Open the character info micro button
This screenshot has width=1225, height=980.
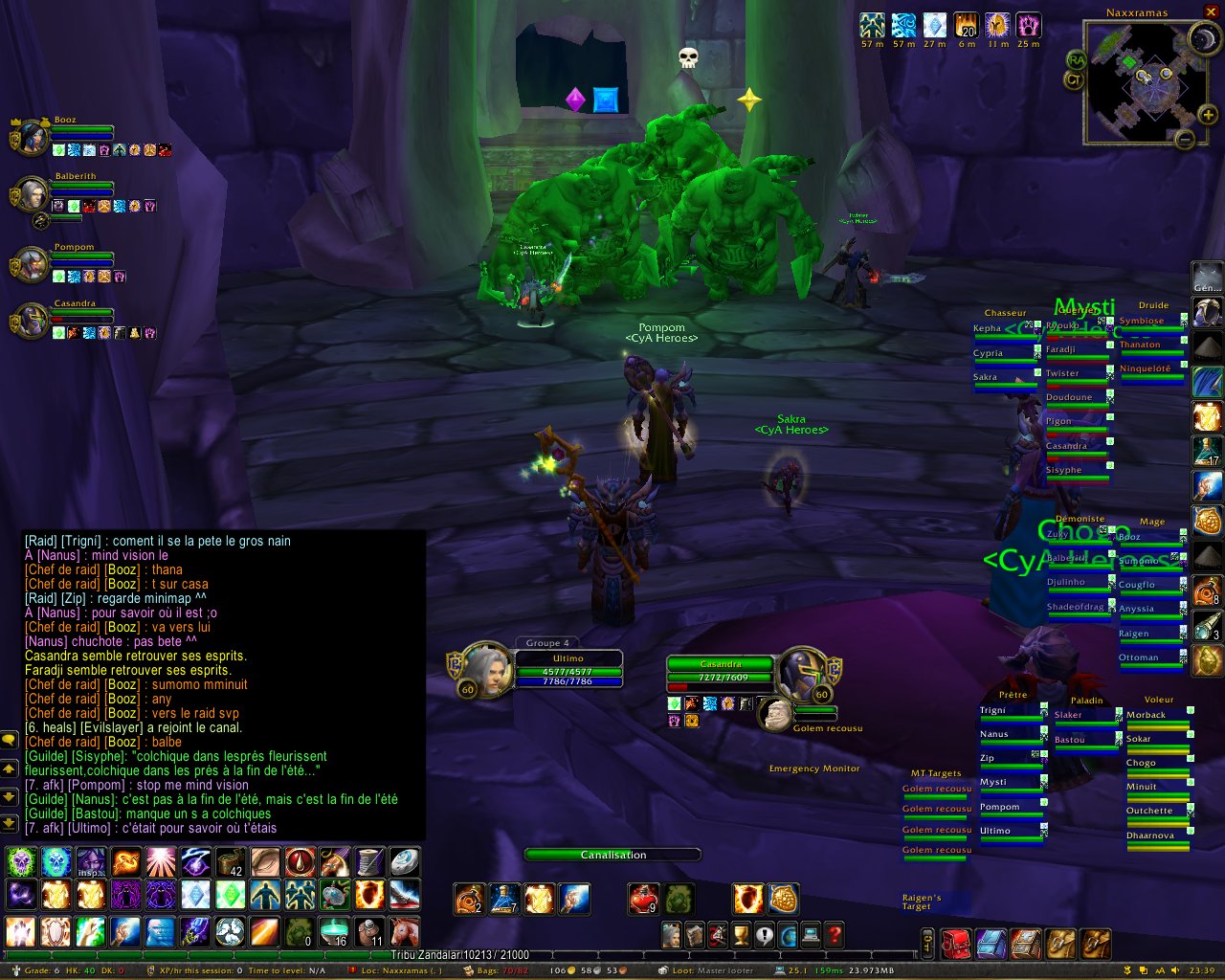tap(672, 934)
